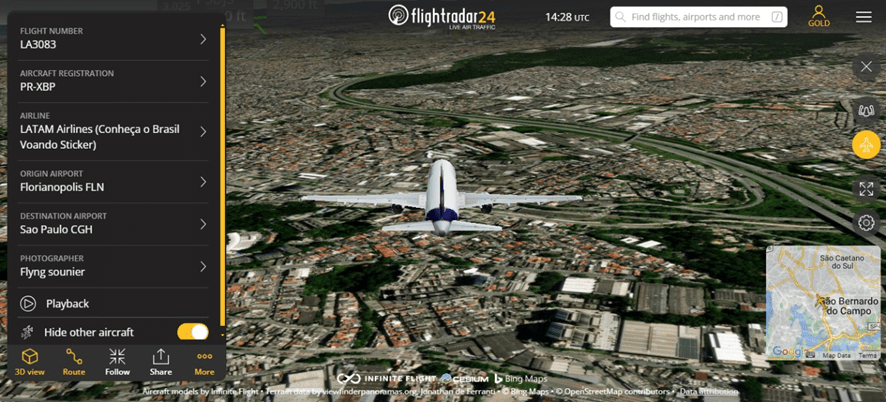The height and width of the screenshot is (402, 886).
Task: Show LATAM Airlines airline details
Action: pos(112,131)
